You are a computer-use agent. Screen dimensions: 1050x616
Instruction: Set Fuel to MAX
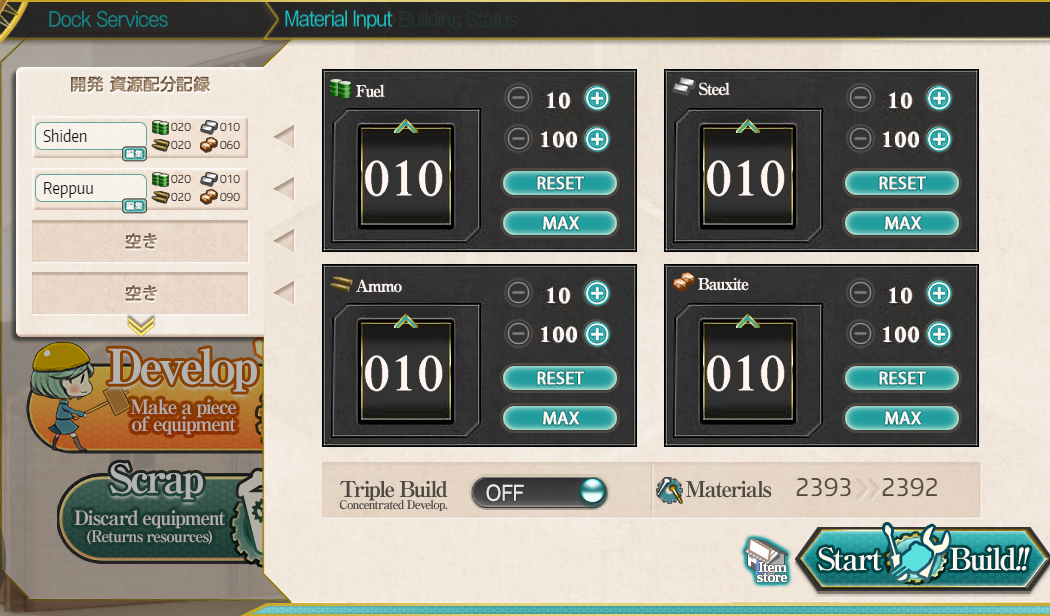point(560,223)
